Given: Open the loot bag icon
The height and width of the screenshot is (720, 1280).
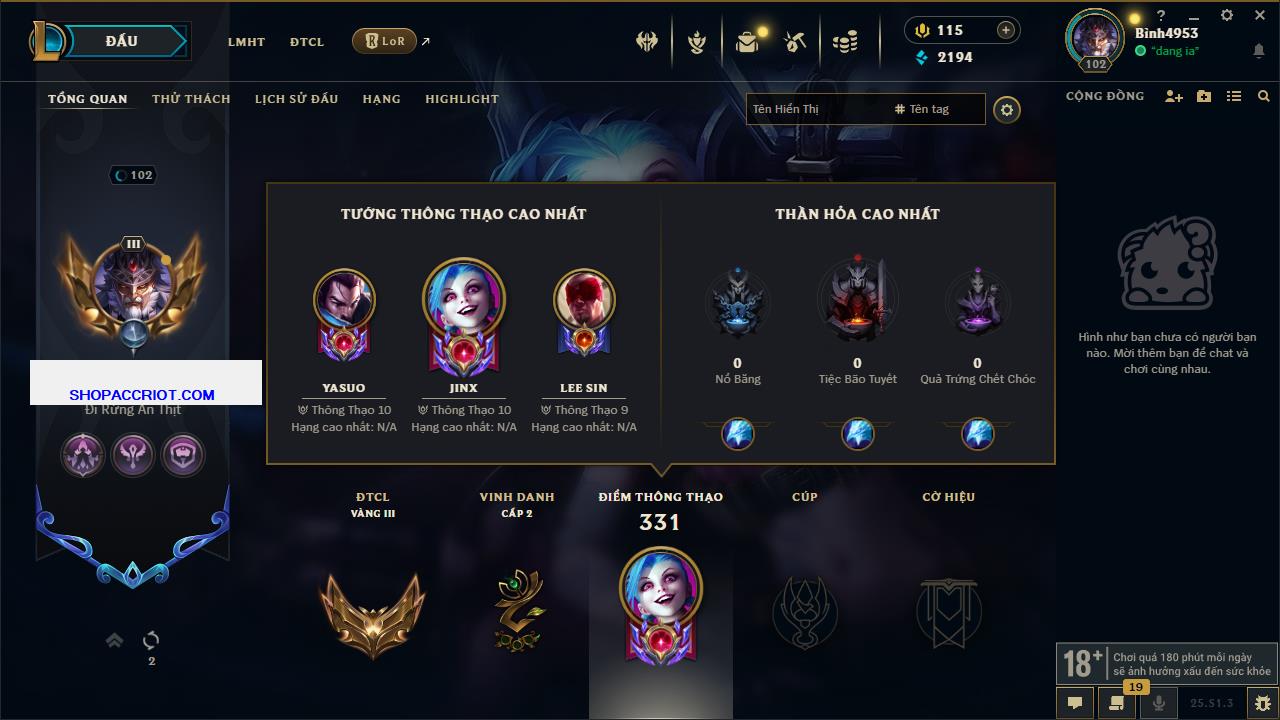Looking at the screenshot, I should click(x=747, y=42).
